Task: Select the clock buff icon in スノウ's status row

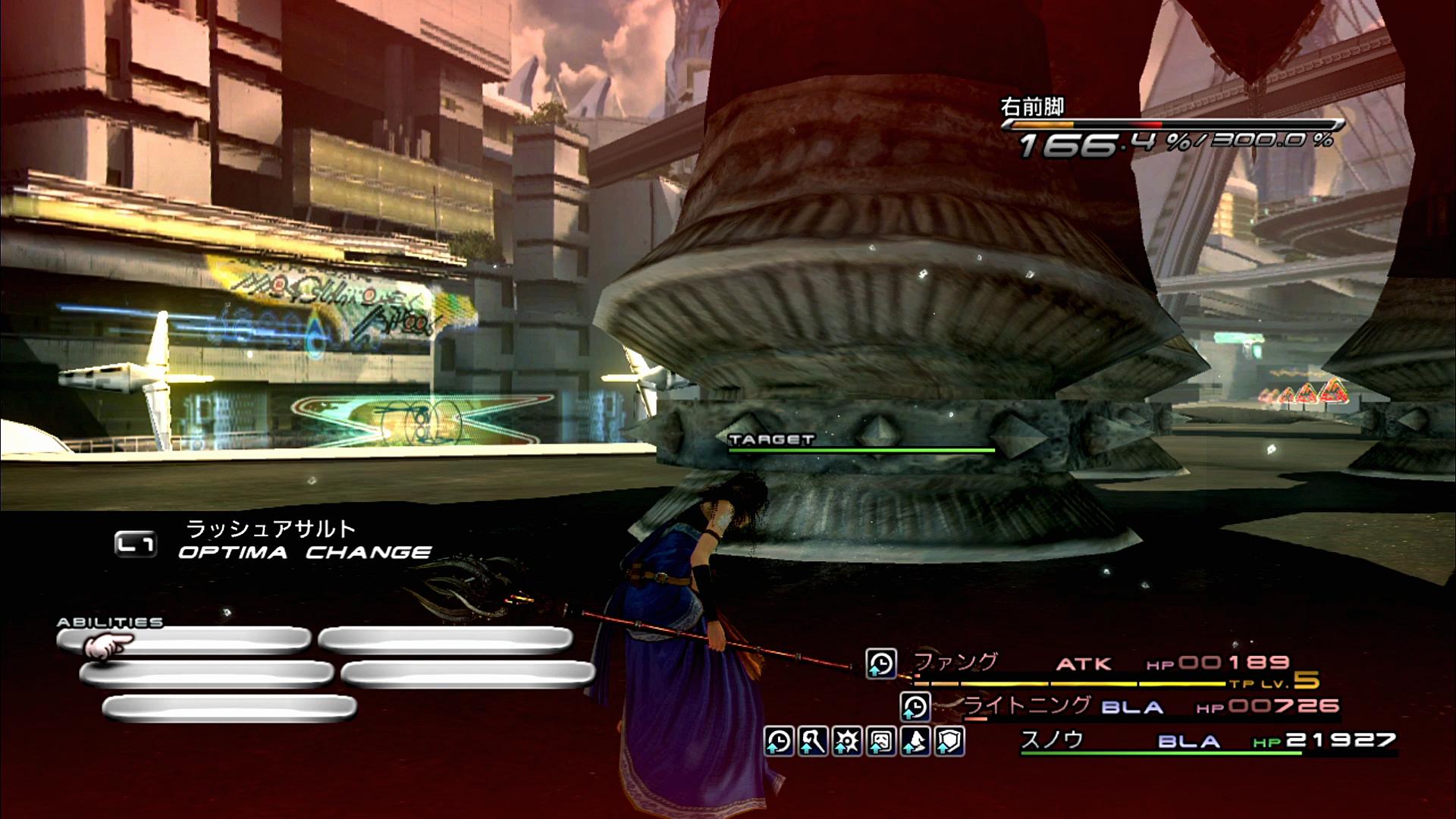Action: [779, 741]
